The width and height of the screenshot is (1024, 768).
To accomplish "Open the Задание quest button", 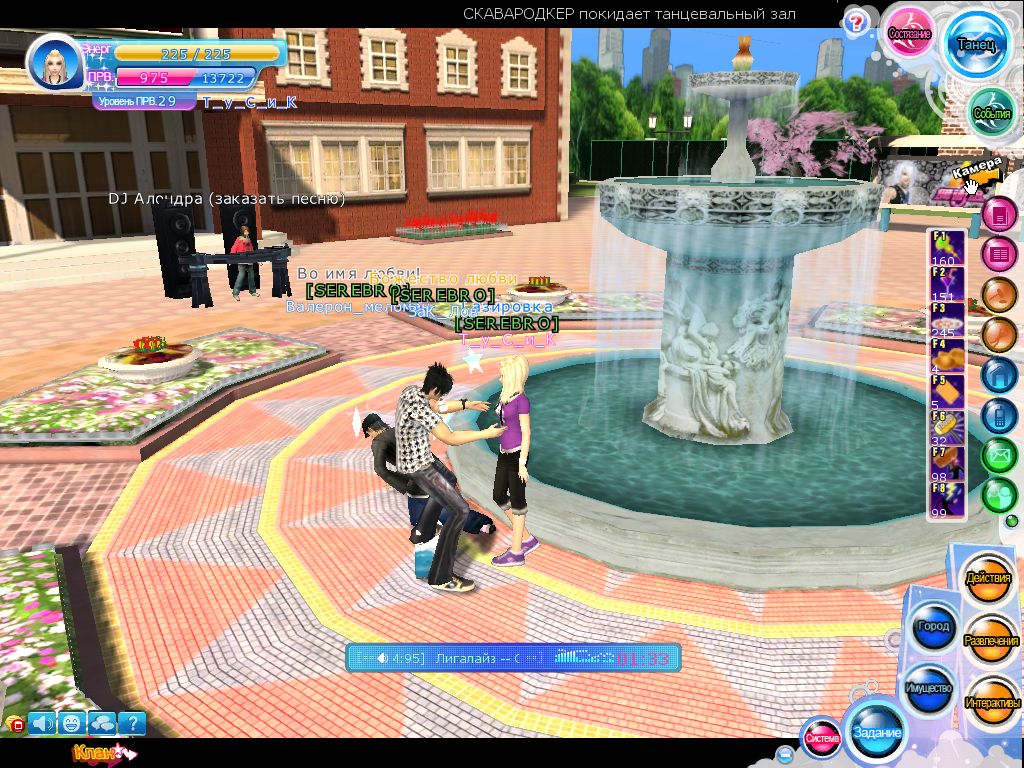I will point(877,732).
